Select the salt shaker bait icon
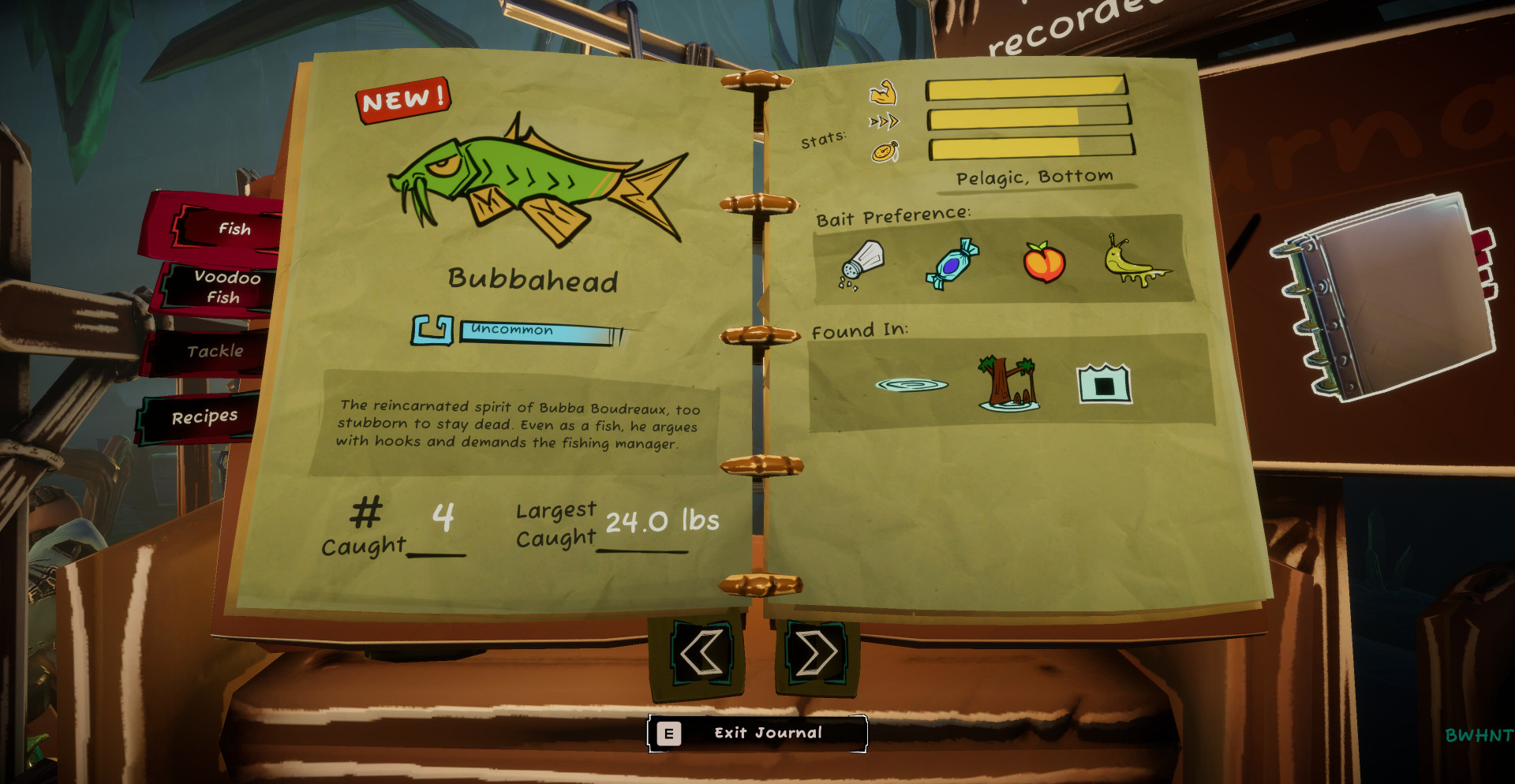The height and width of the screenshot is (784, 1515). (861, 263)
